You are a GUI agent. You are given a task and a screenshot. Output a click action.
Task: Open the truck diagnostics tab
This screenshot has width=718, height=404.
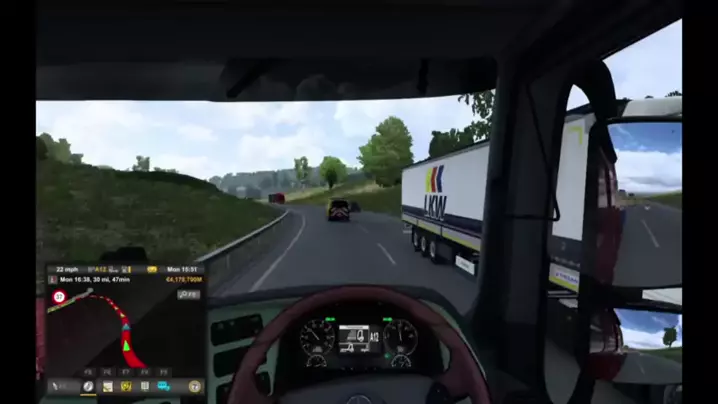click(x=126, y=386)
